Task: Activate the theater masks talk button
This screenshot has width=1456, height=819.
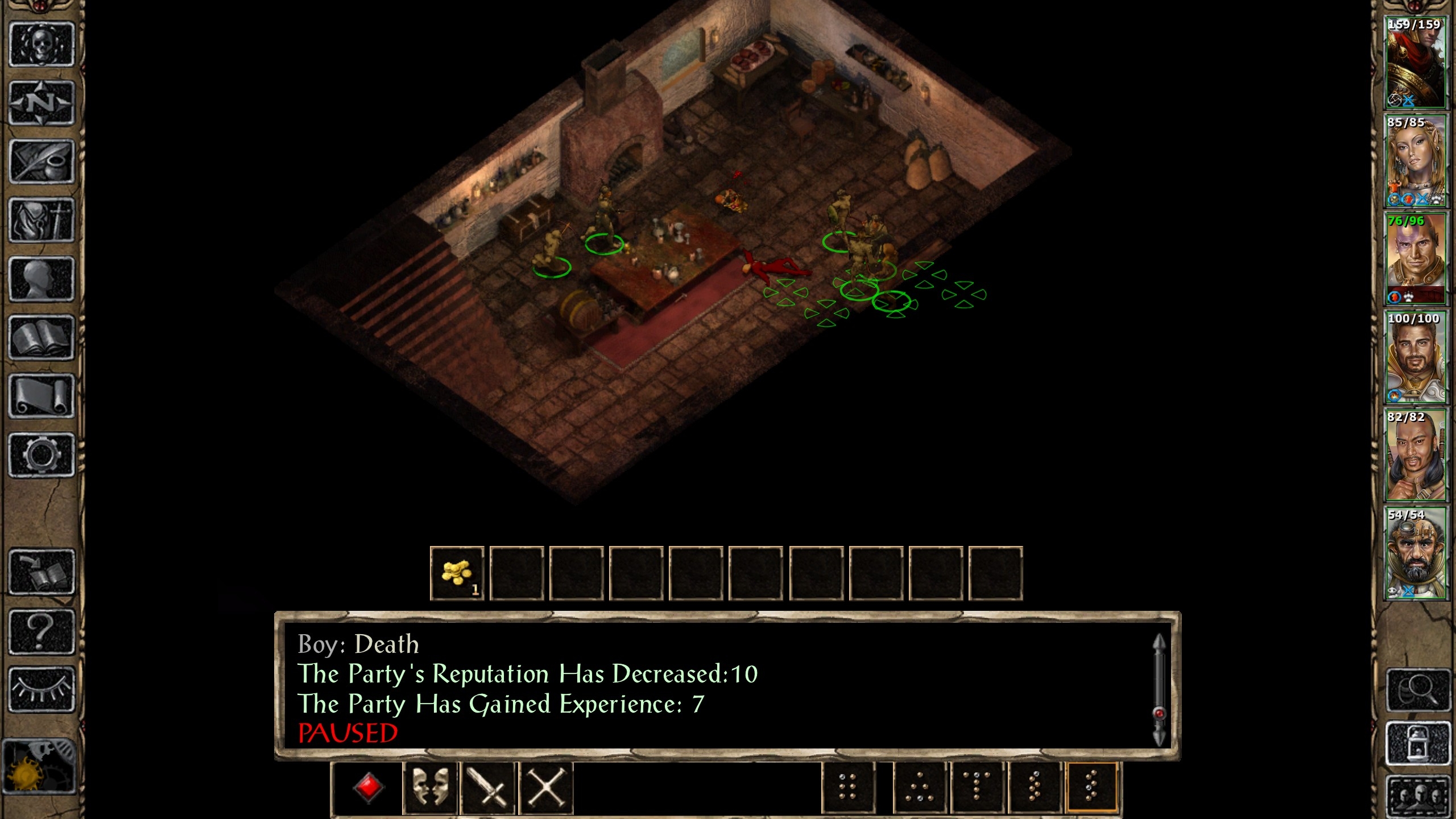Action: [x=430, y=788]
